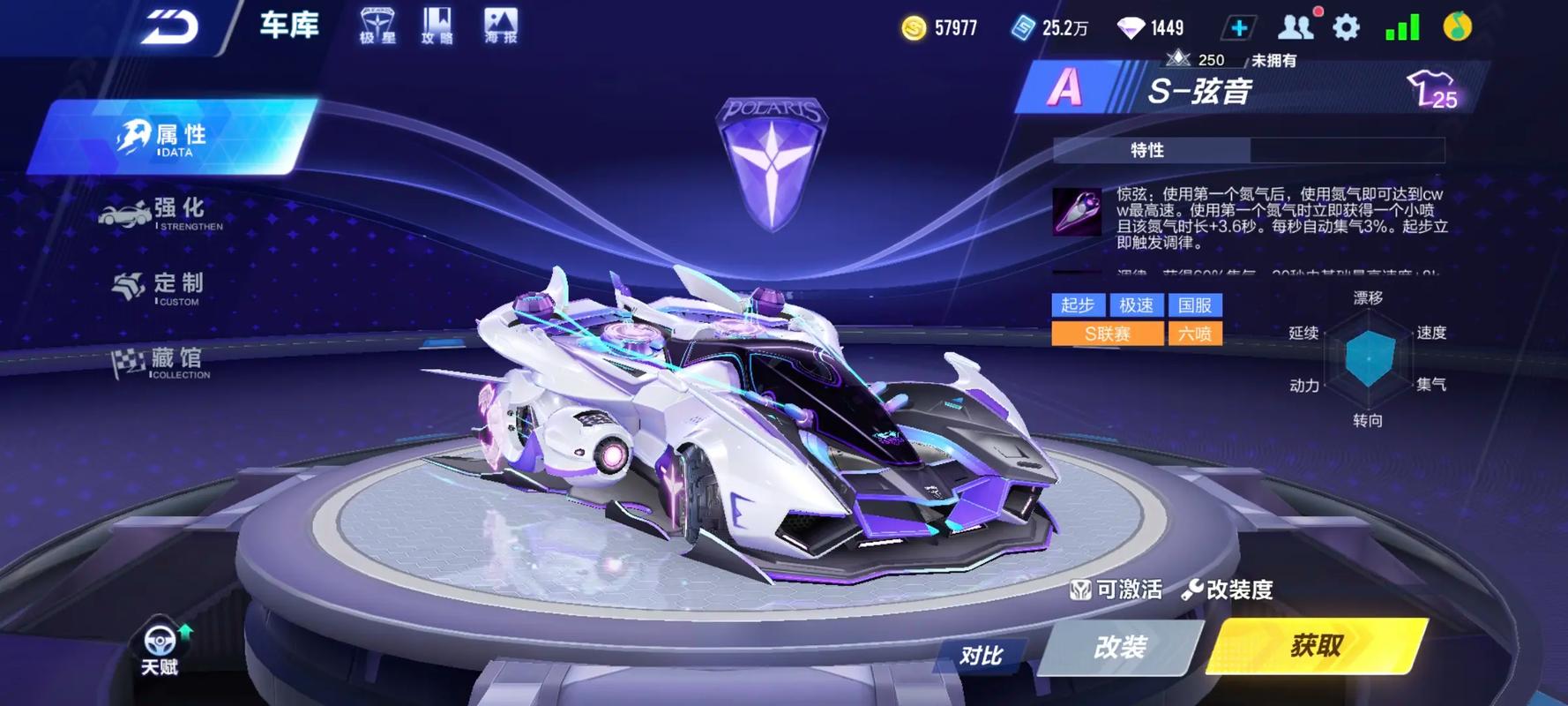The image size is (1568, 706).
Task: Select the 特性 traits tab
Action: click(x=1148, y=150)
